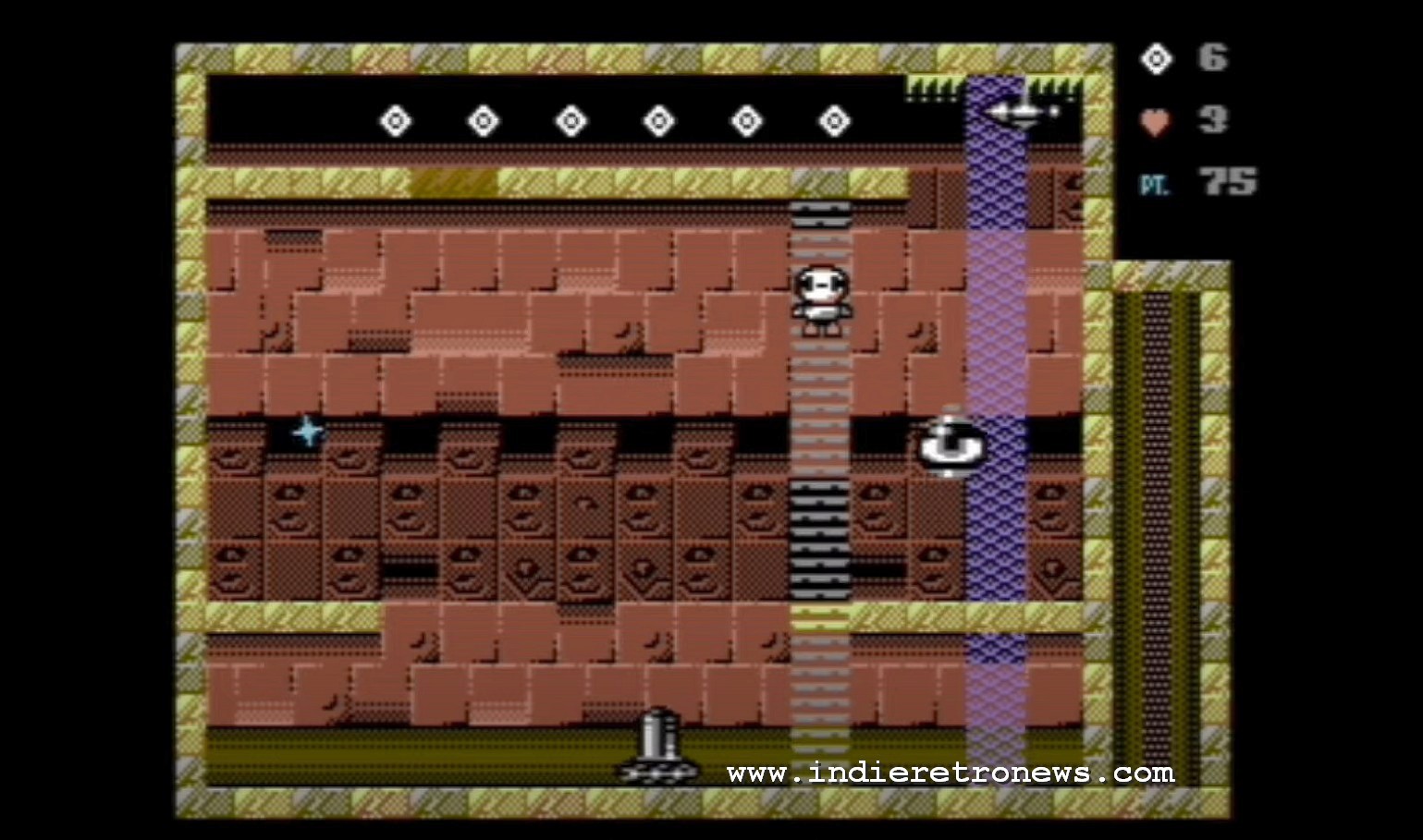Click the trophy-like object beside the purple waterfall
The image size is (1423, 840).
pyautogui.click(x=951, y=444)
